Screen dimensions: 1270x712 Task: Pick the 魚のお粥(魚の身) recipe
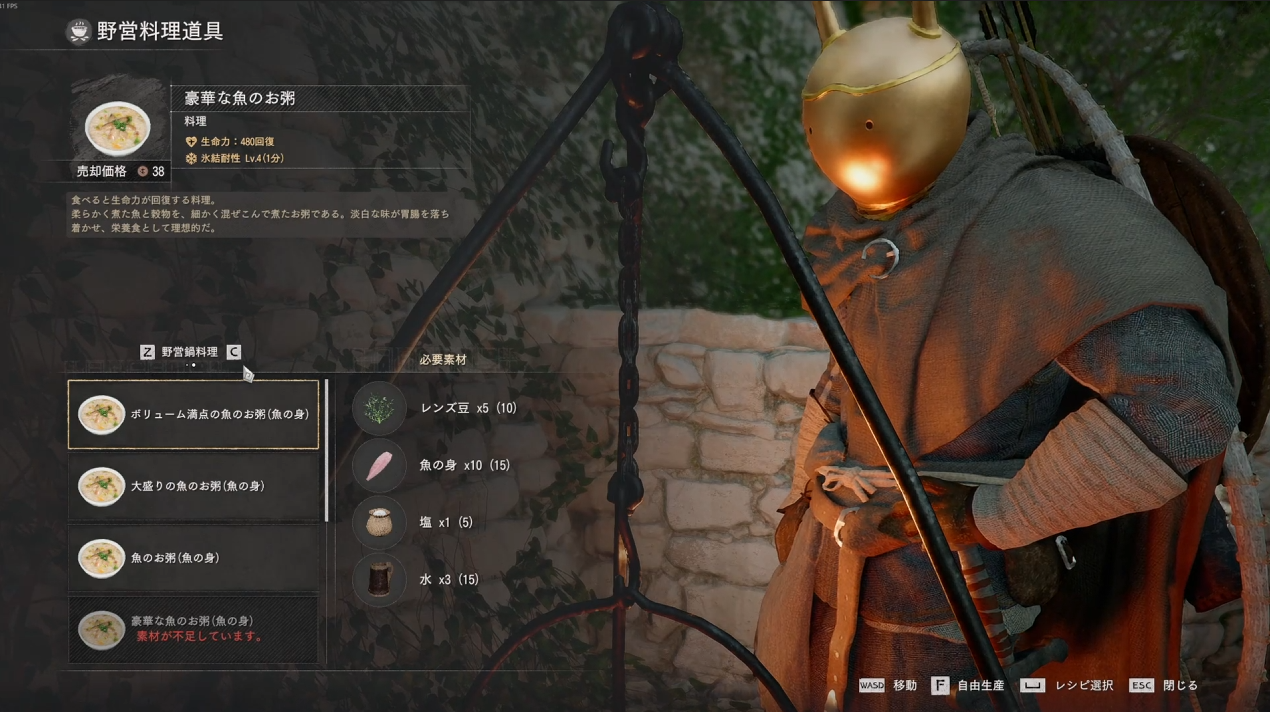[193, 558]
